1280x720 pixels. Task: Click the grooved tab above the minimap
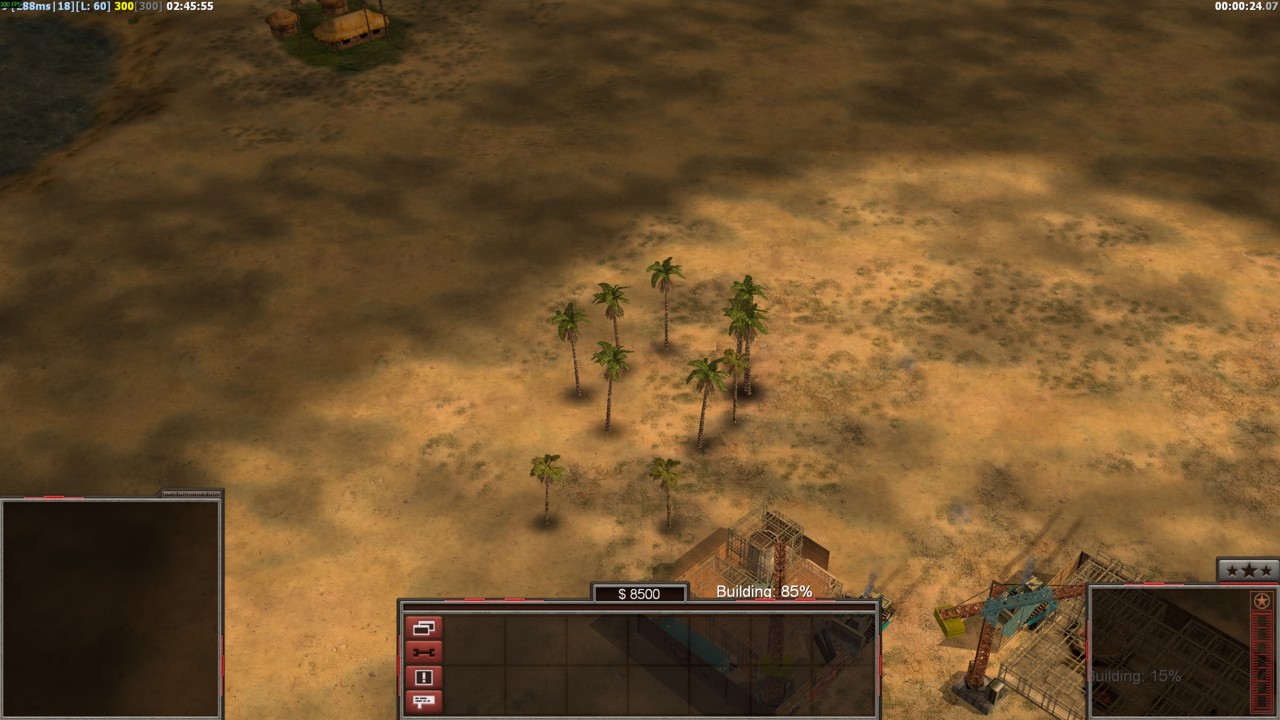coord(191,493)
